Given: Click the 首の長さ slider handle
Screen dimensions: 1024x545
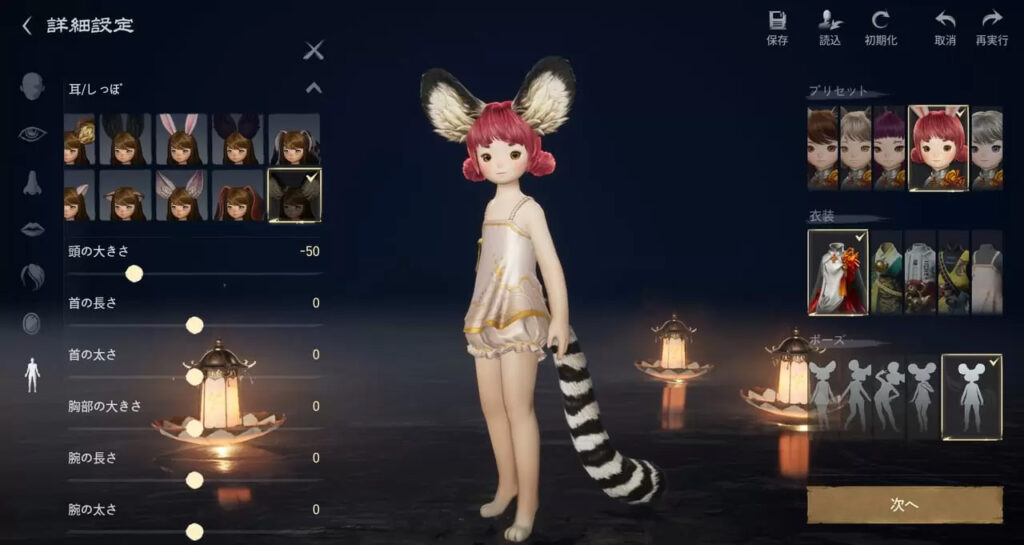Looking at the screenshot, I should tap(195, 325).
